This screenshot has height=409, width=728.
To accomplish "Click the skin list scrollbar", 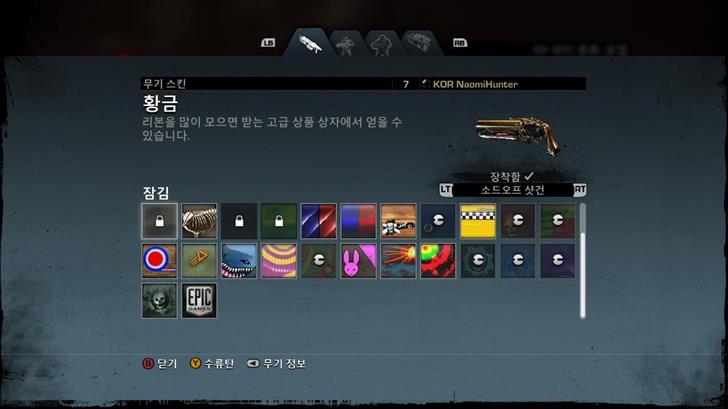I will pos(583,260).
